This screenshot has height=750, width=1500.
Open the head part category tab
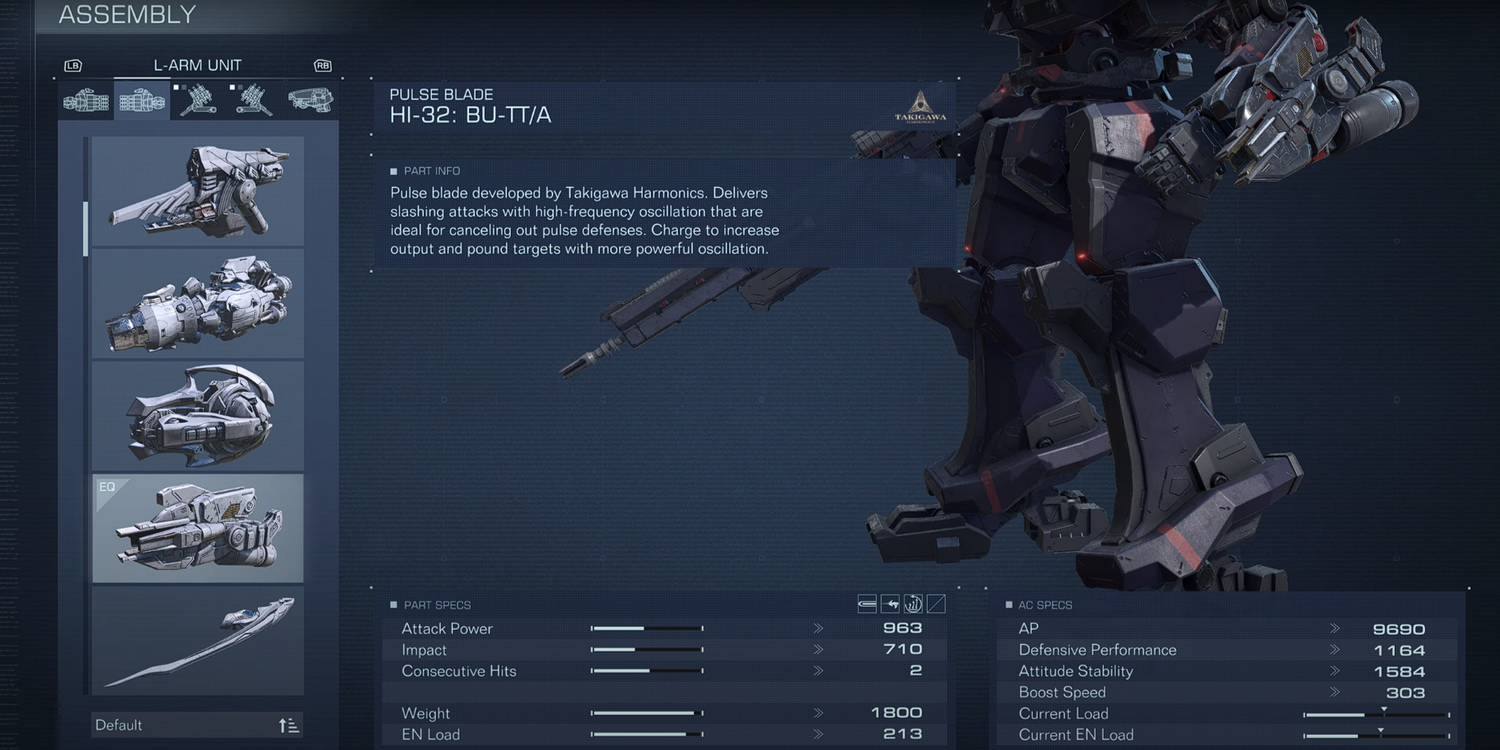[311, 101]
